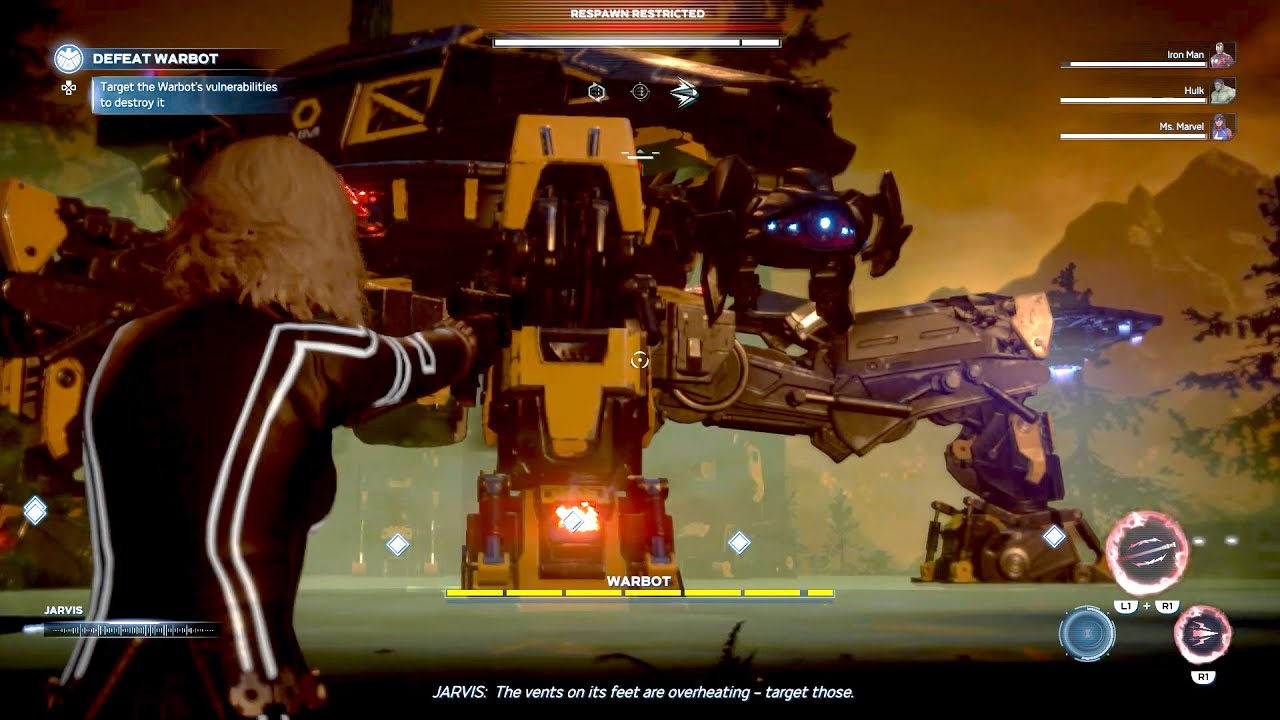Click the Black Widow intrinsic meter emblem

pos(1089,634)
